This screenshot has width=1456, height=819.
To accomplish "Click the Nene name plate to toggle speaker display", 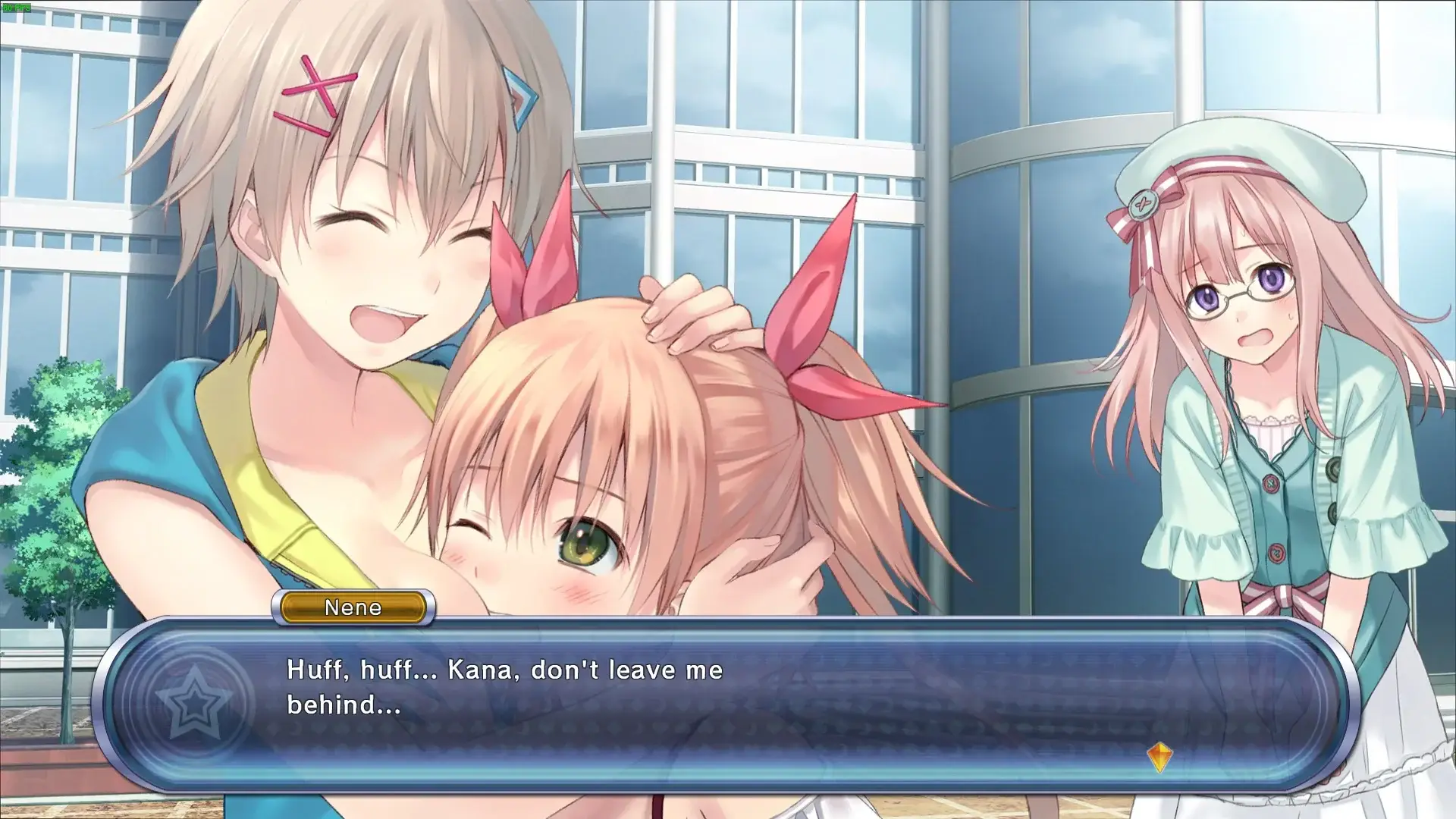I will tap(353, 607).
